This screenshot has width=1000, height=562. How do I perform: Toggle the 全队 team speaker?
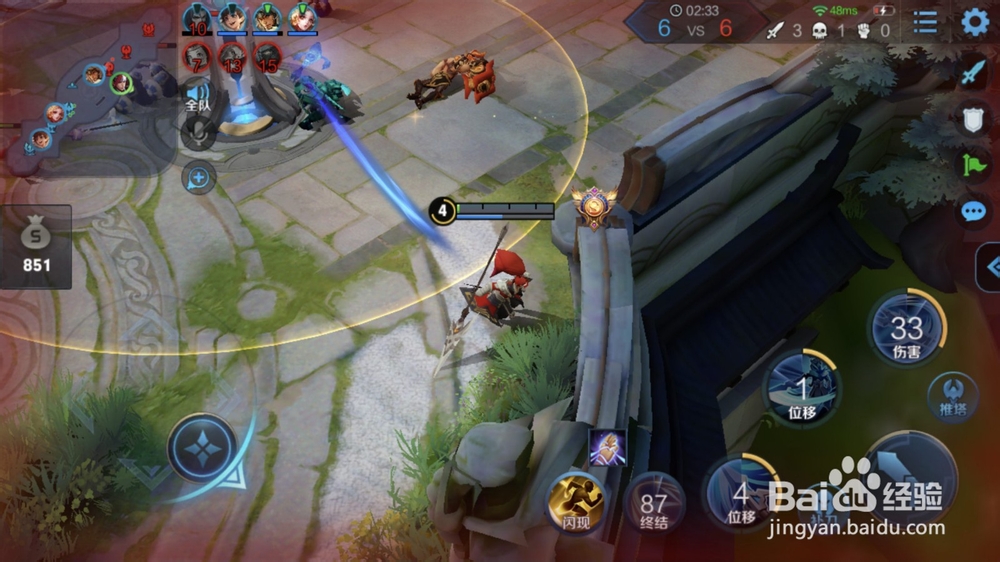tap(198, 97)
